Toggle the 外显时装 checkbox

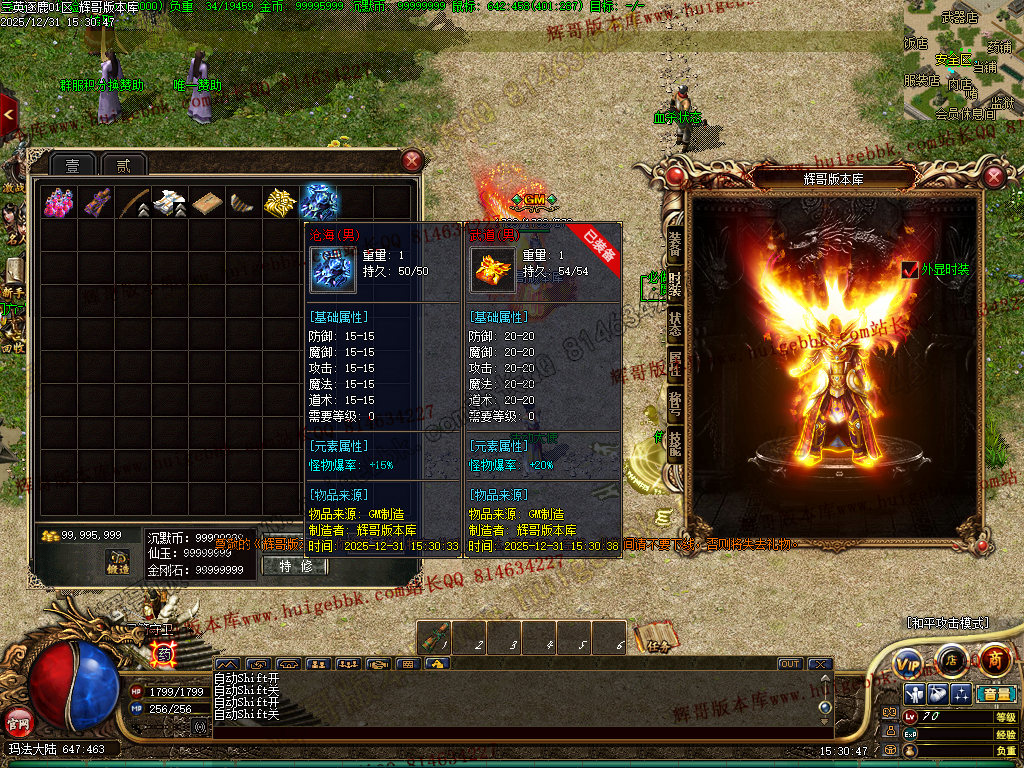click(910, 269)
